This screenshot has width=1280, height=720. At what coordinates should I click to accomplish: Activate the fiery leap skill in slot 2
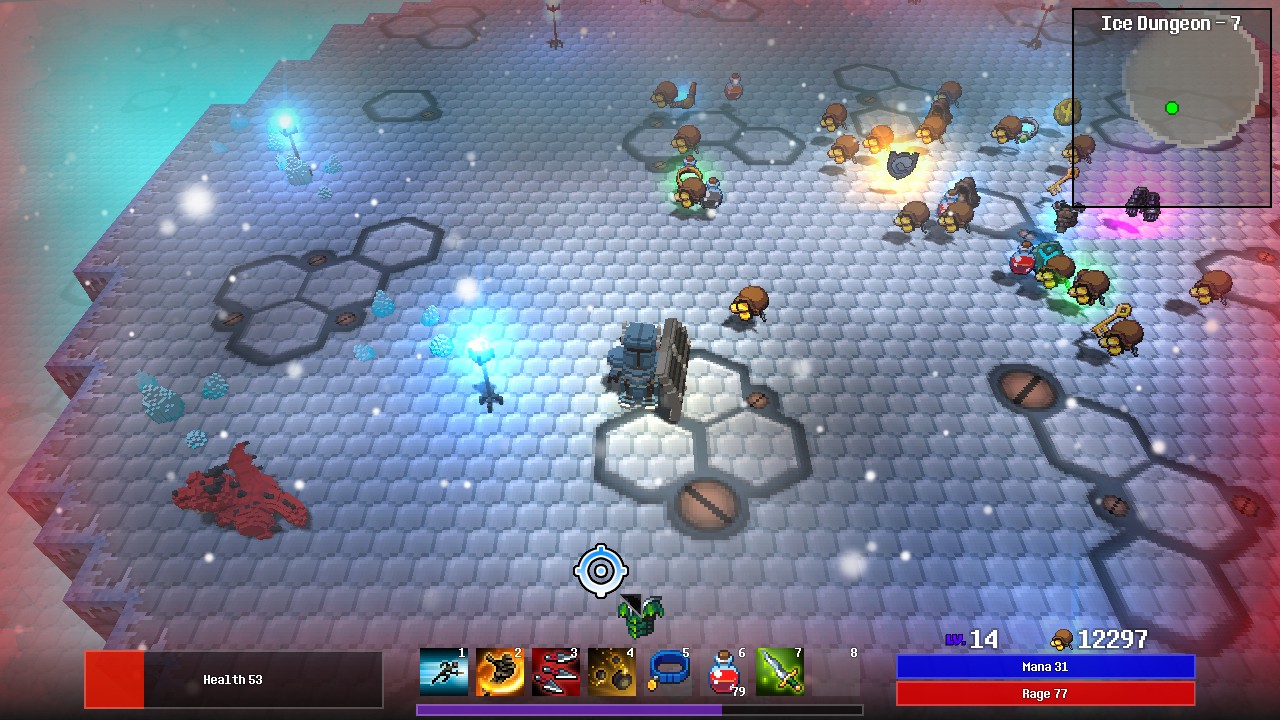click(498, 671)
